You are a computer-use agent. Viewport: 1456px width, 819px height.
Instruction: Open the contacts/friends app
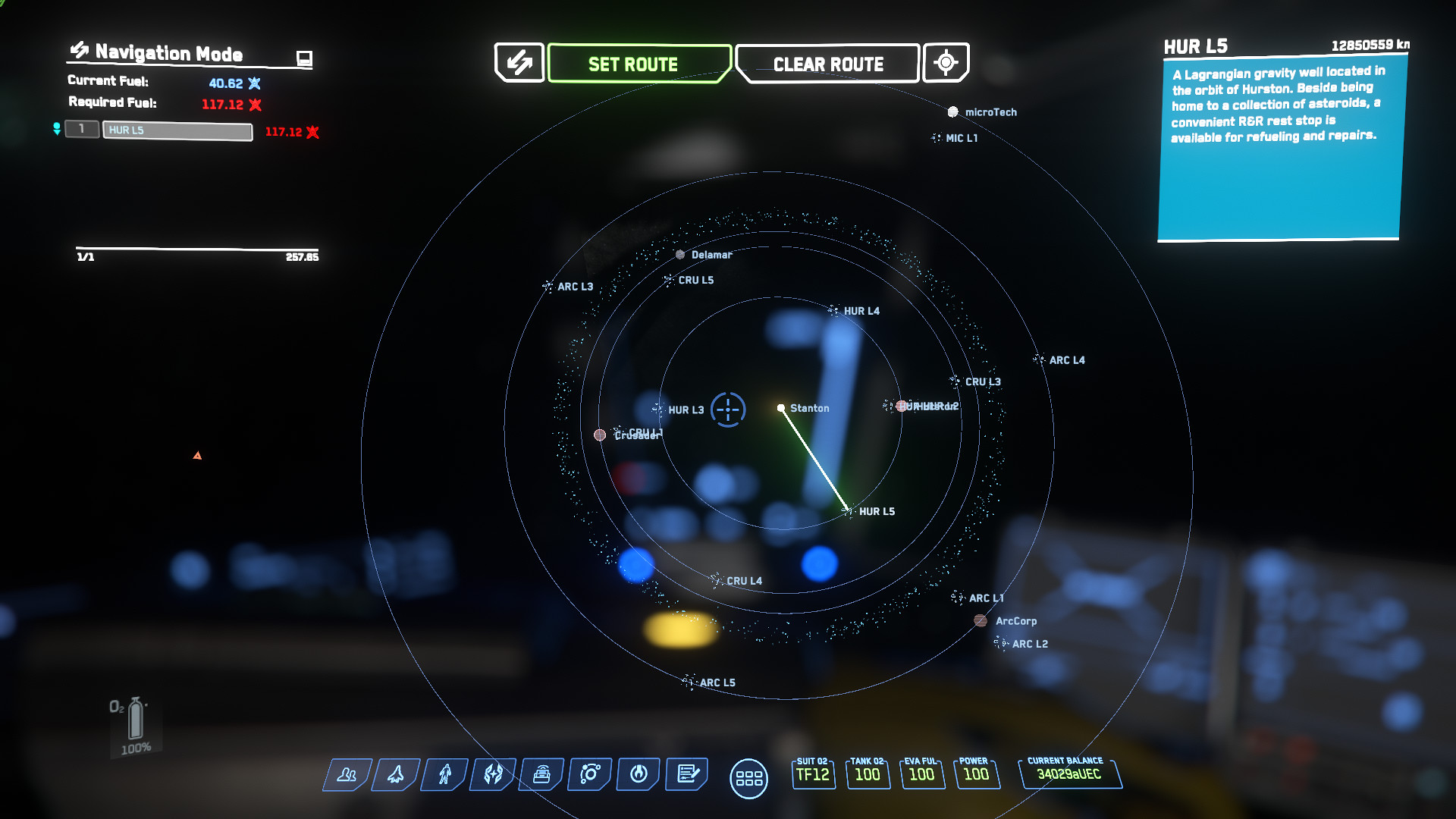347,774
